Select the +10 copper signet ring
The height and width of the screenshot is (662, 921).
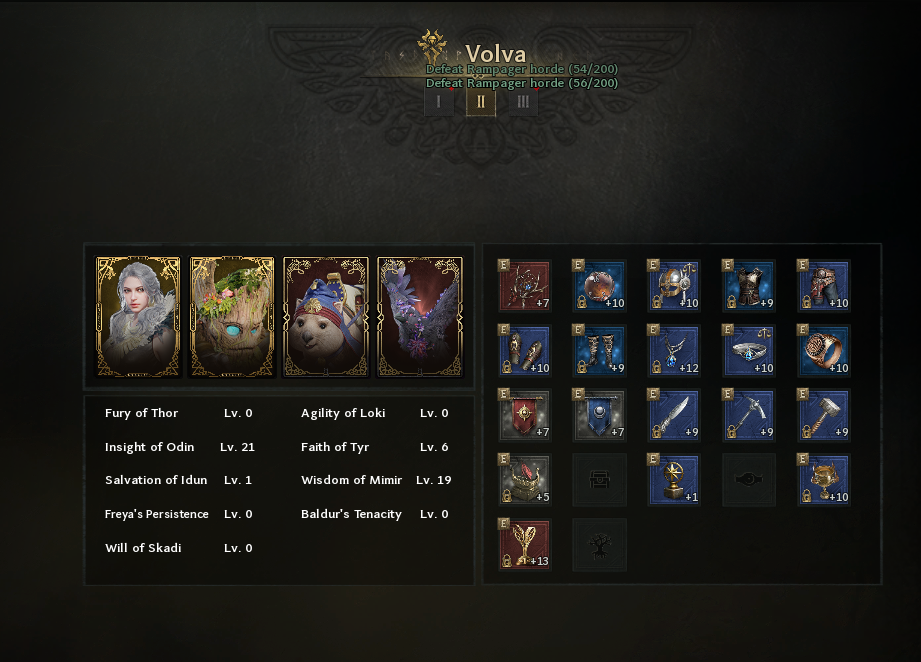pos(825,351)
